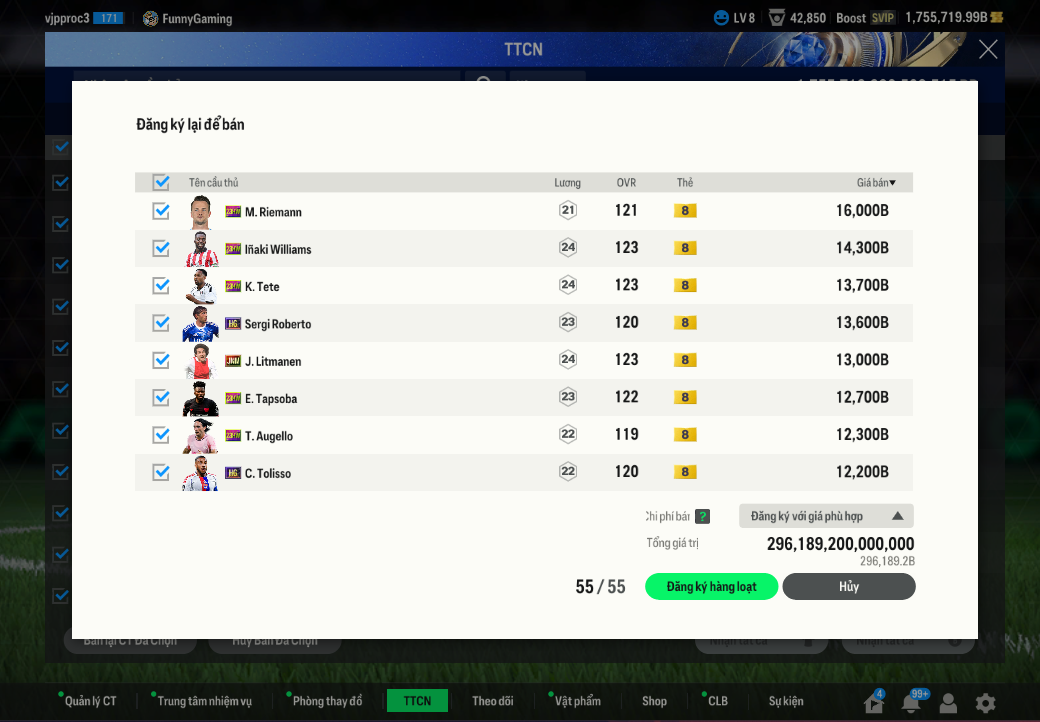This screenshot has width=1040, height=722.
Task: Cancel using the Hủy button
Action: [x=848, y=587]
